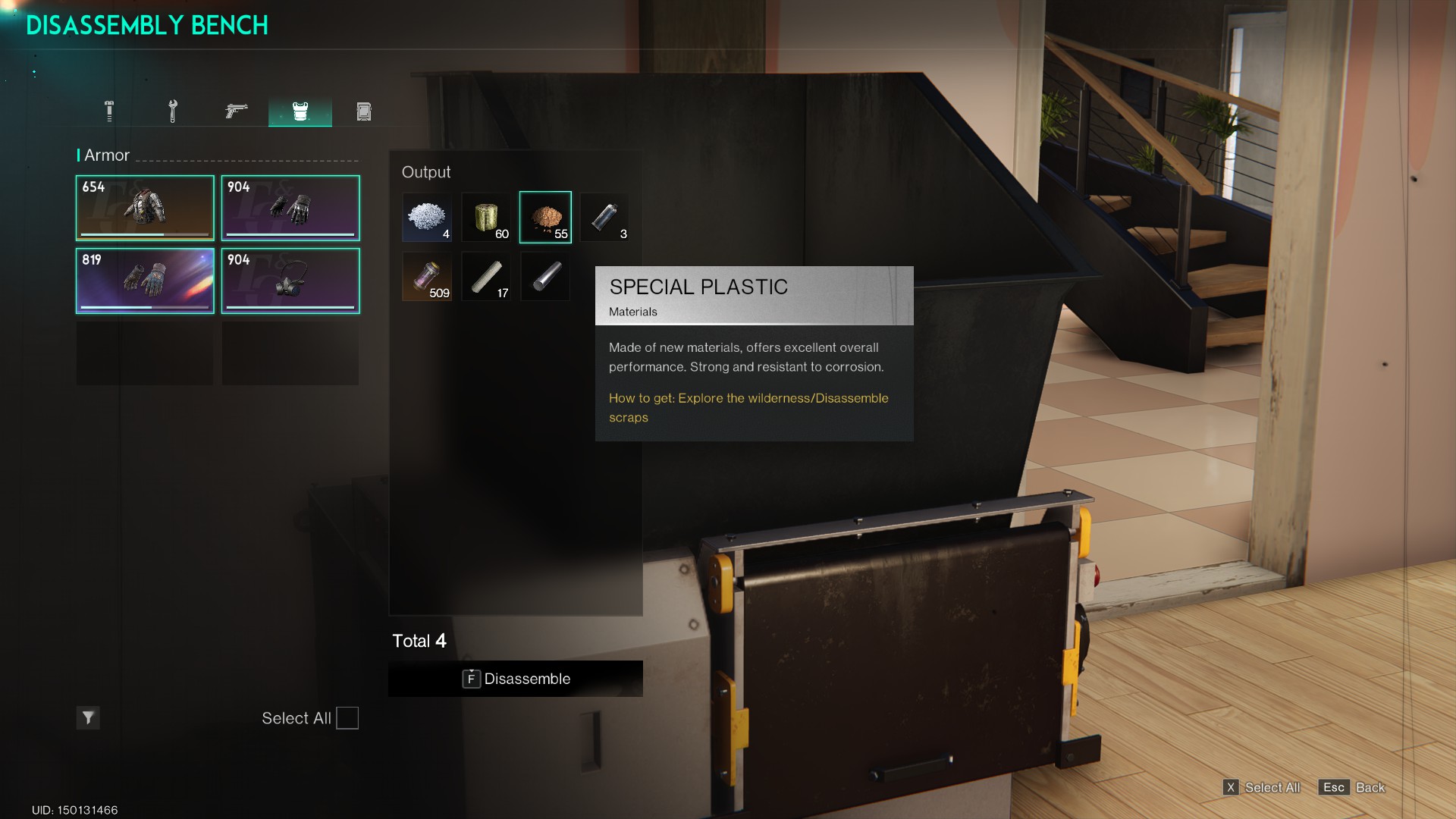This screenshot has width=1456, height=819.
Task: Click the armor vest category icon
Action: pos(300,111)
